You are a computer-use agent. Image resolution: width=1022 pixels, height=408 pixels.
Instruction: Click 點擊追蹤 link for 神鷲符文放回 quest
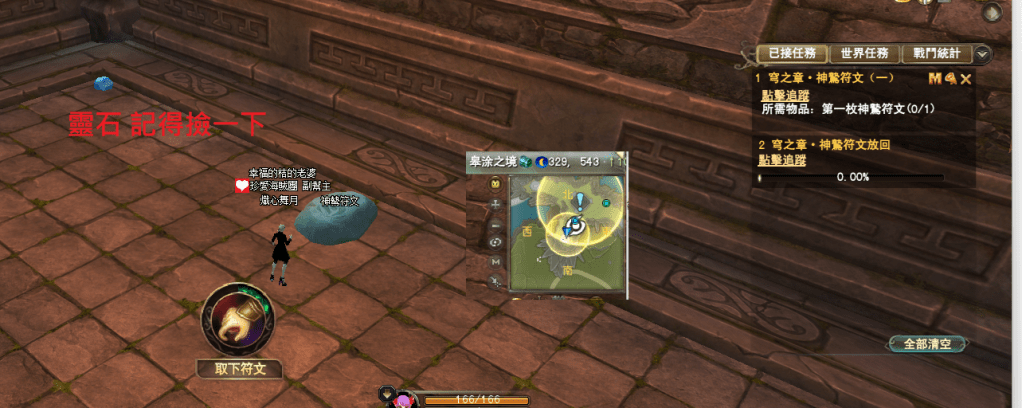point(783,160)
